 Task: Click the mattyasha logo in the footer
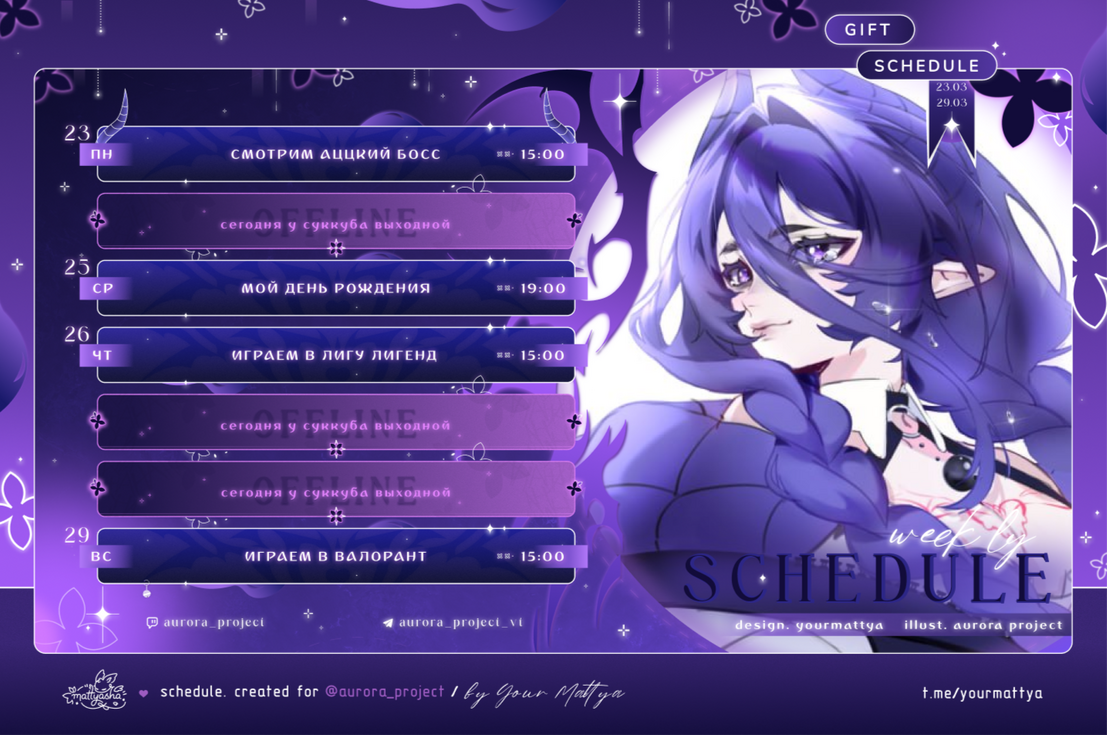95,691
